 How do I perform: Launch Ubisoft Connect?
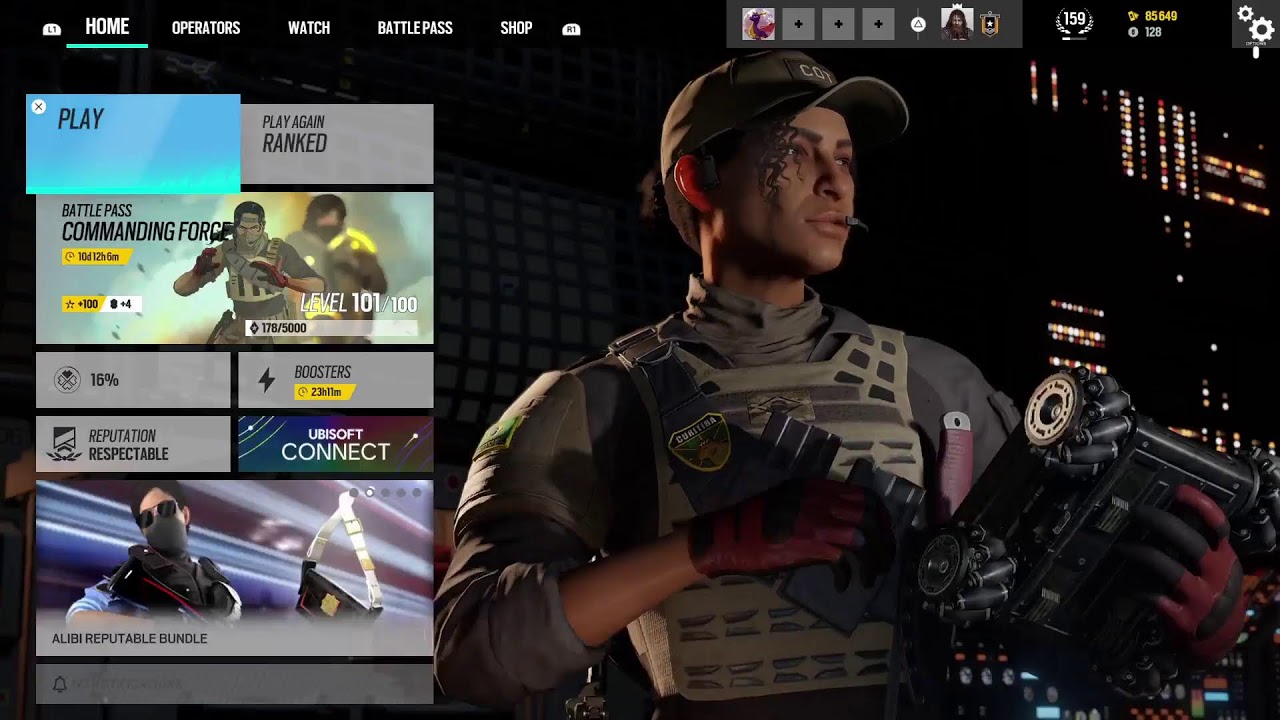coord(336,444)
